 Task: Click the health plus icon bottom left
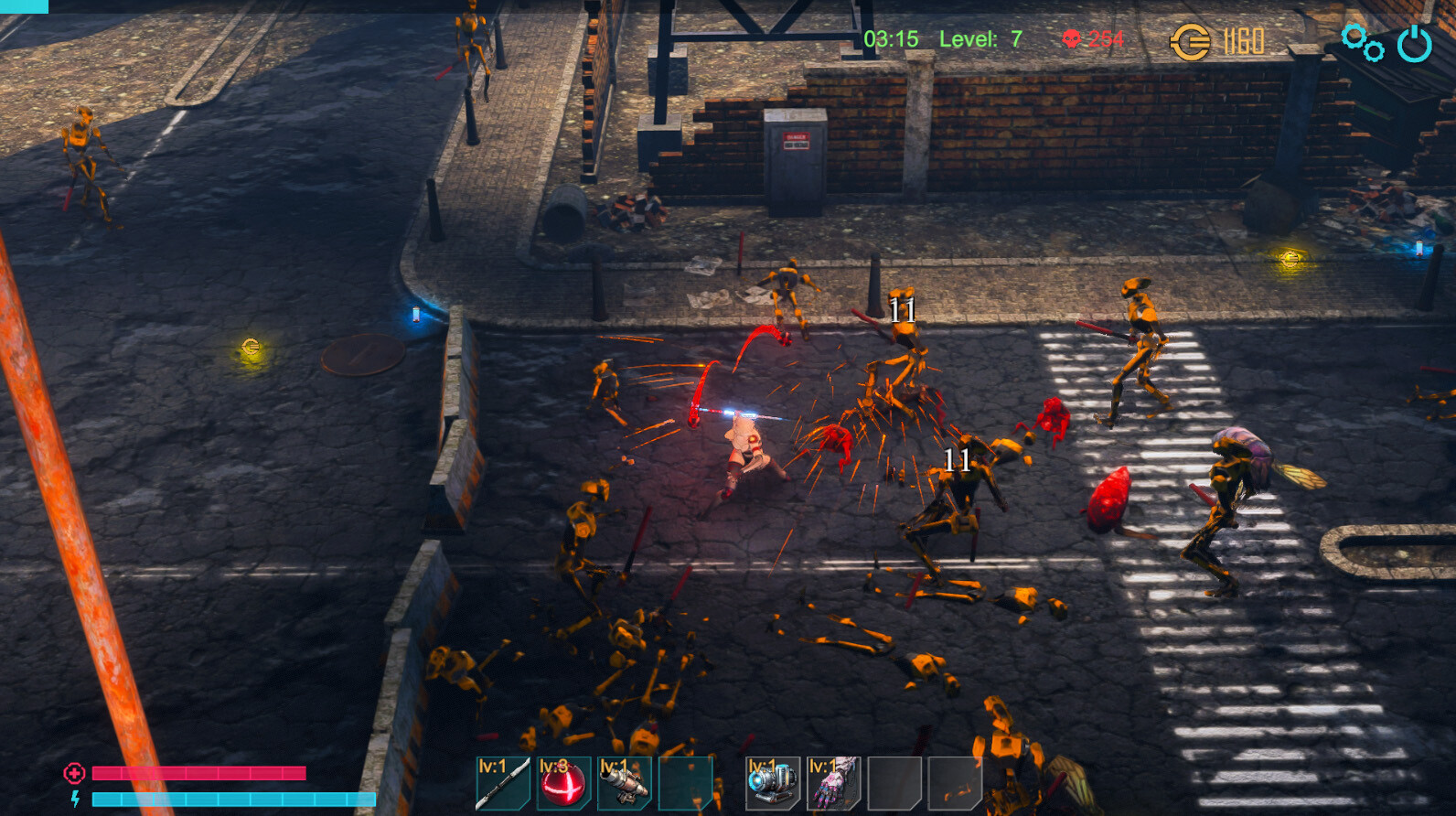74,771
